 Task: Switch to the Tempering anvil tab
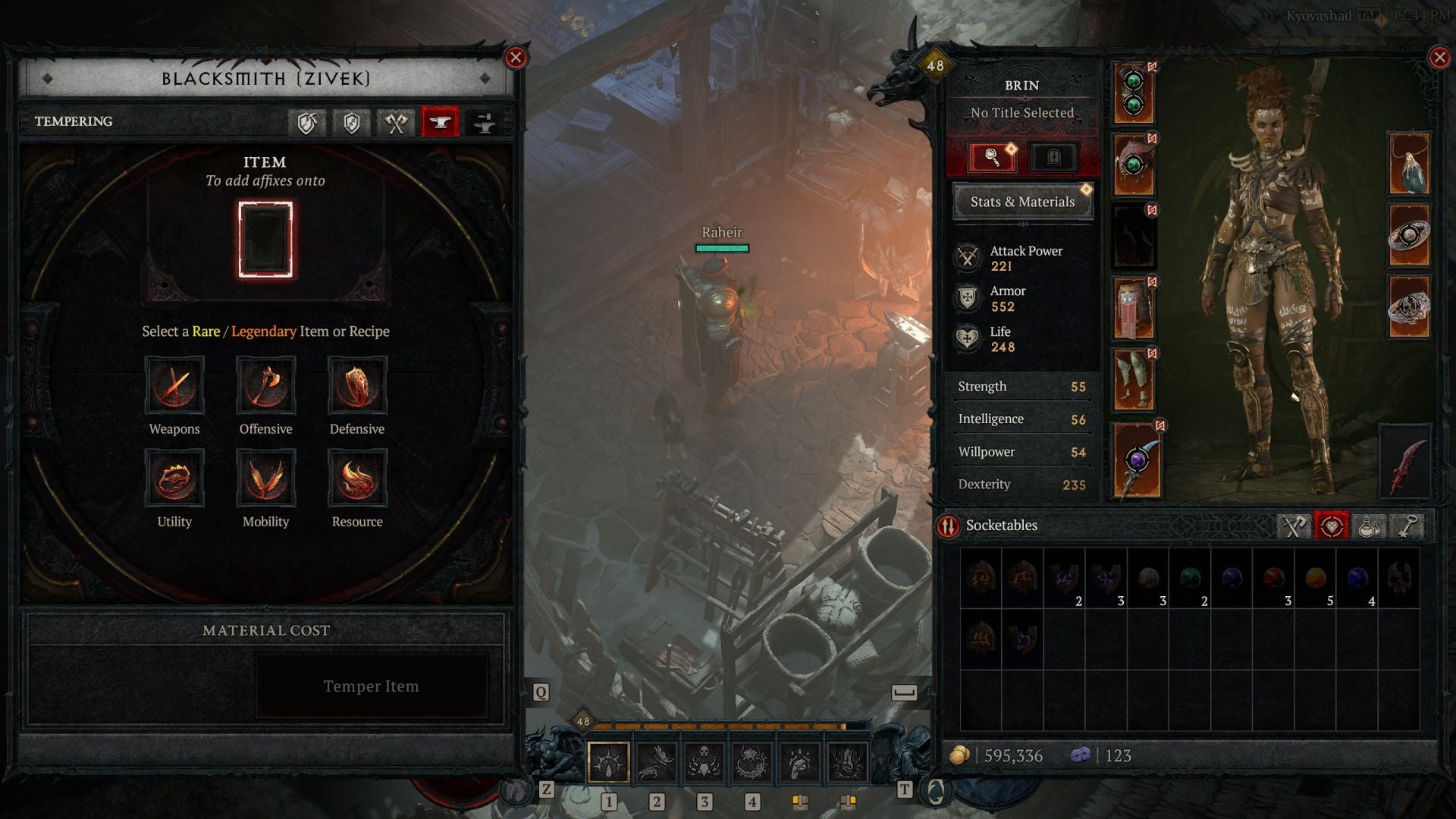point(438,123)
